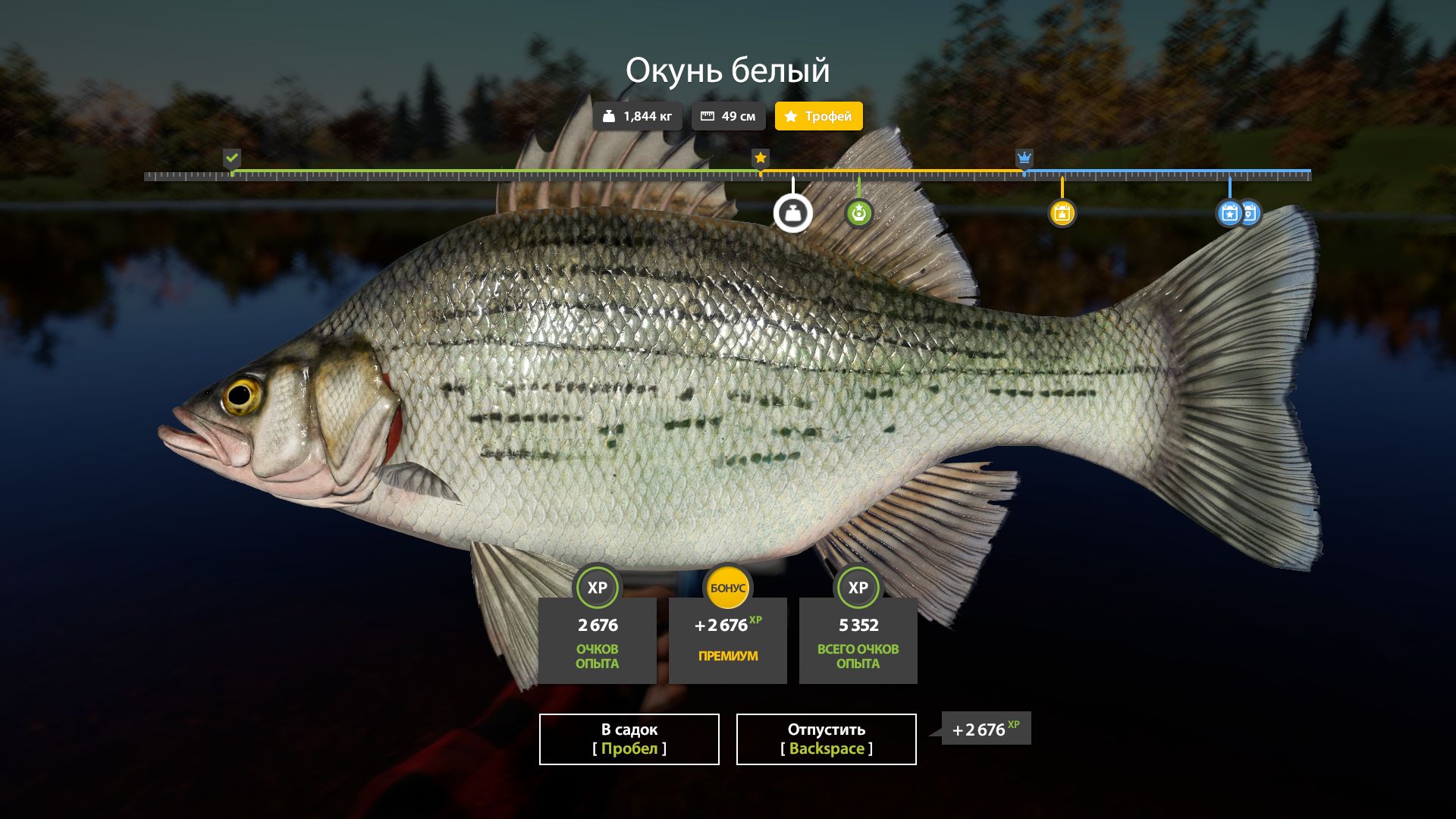Click the green checkmark threshold marker
Viewport: 1456px width, 819px height.
(232, 158)
